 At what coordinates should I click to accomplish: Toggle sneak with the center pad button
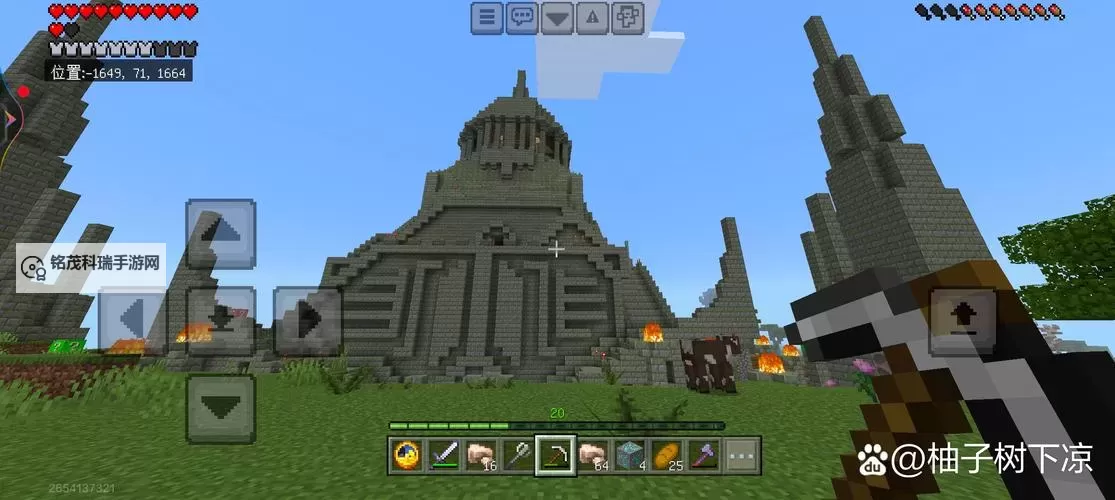[x=220, y=320]
